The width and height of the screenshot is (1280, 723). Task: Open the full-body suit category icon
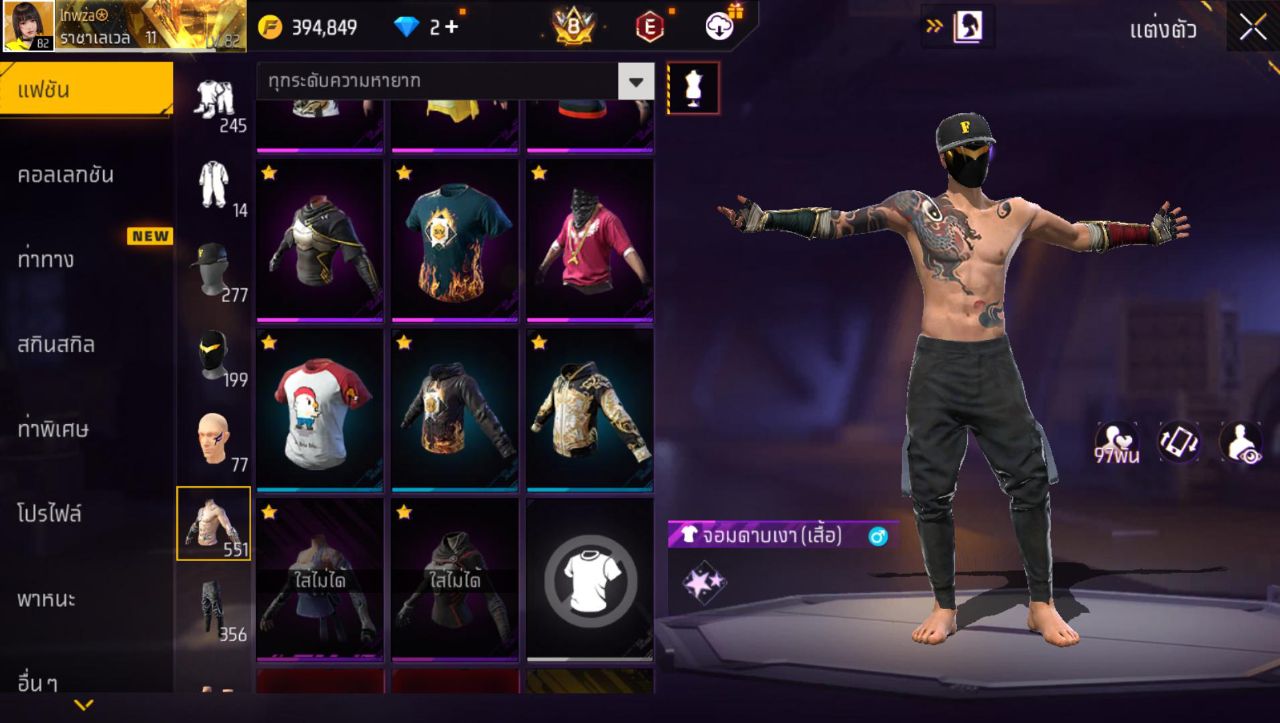pos(213,185)
